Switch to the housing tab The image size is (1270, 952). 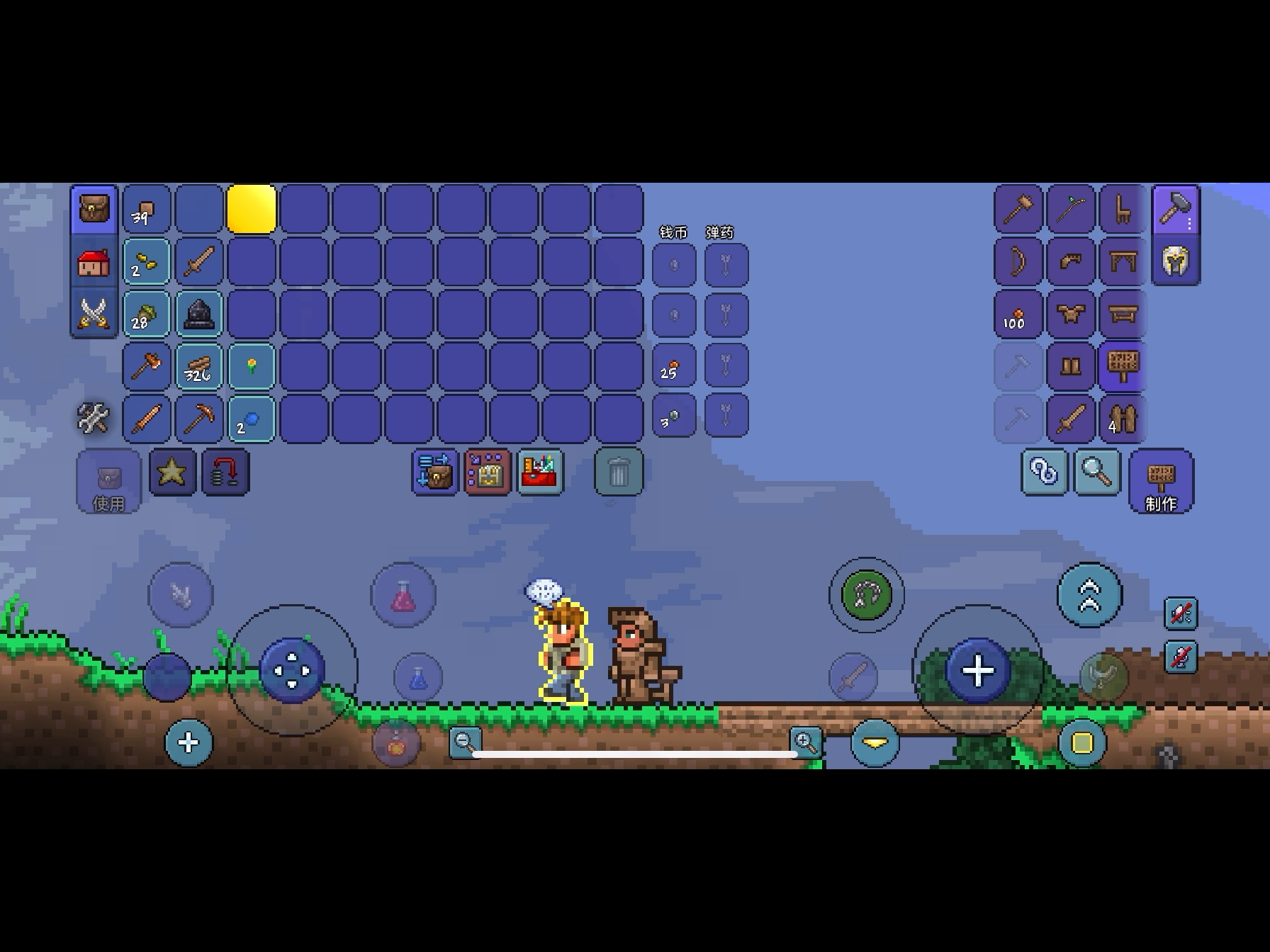pos(94,262)
